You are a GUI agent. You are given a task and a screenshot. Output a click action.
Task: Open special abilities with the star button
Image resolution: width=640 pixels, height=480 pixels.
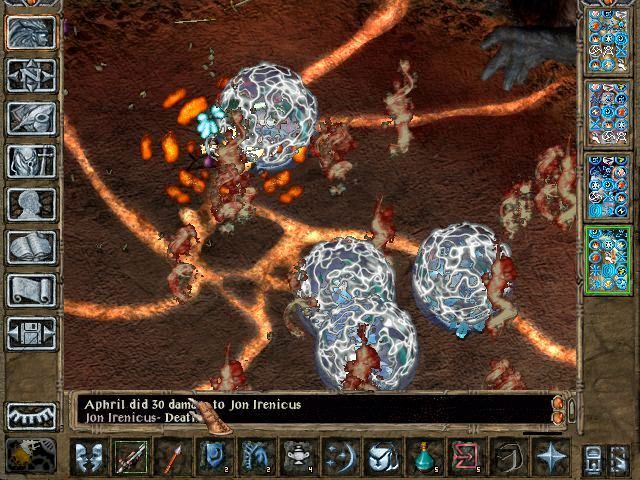coord(549,458)
